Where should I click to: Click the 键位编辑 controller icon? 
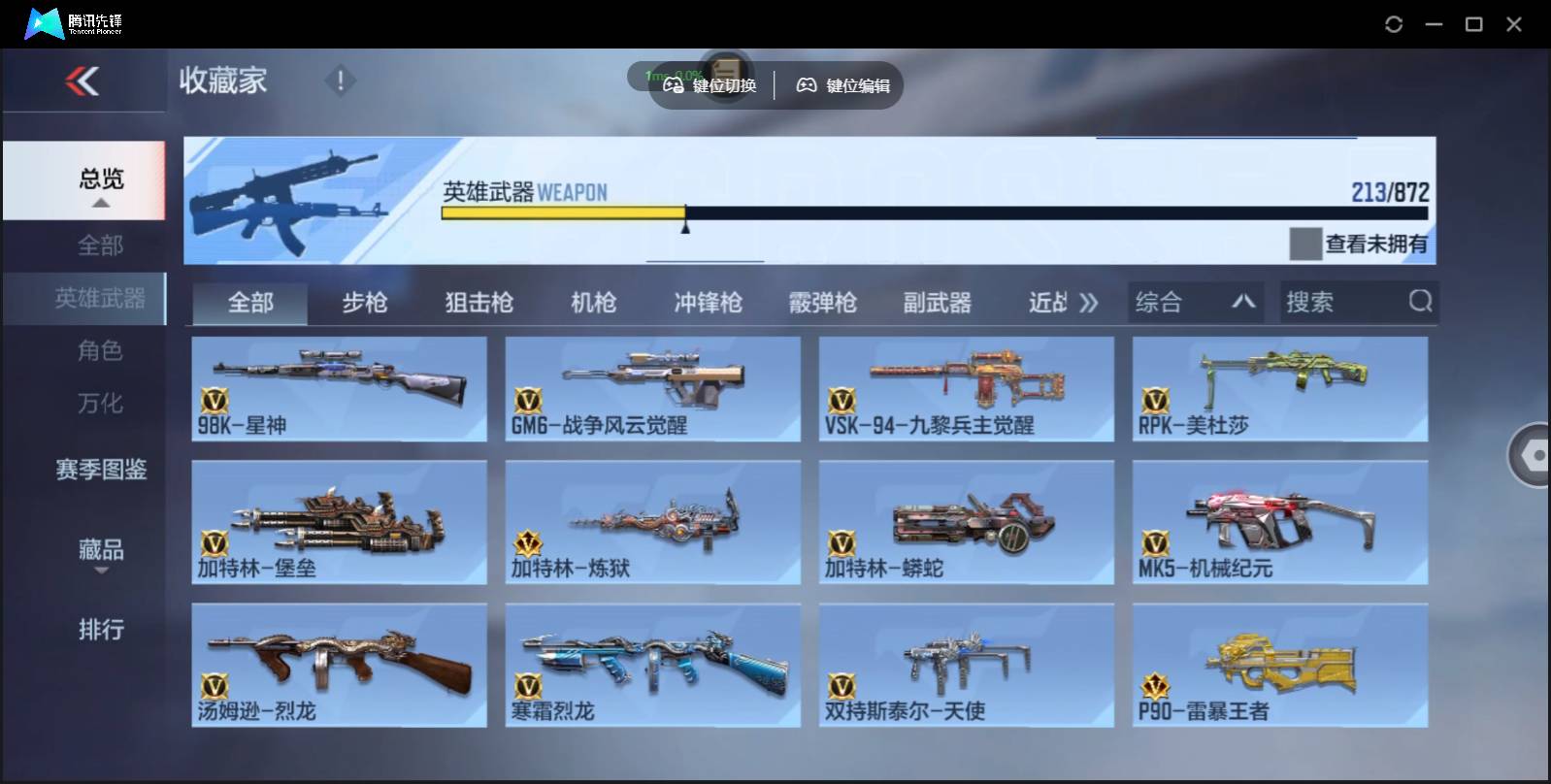(x=806, y=84)
